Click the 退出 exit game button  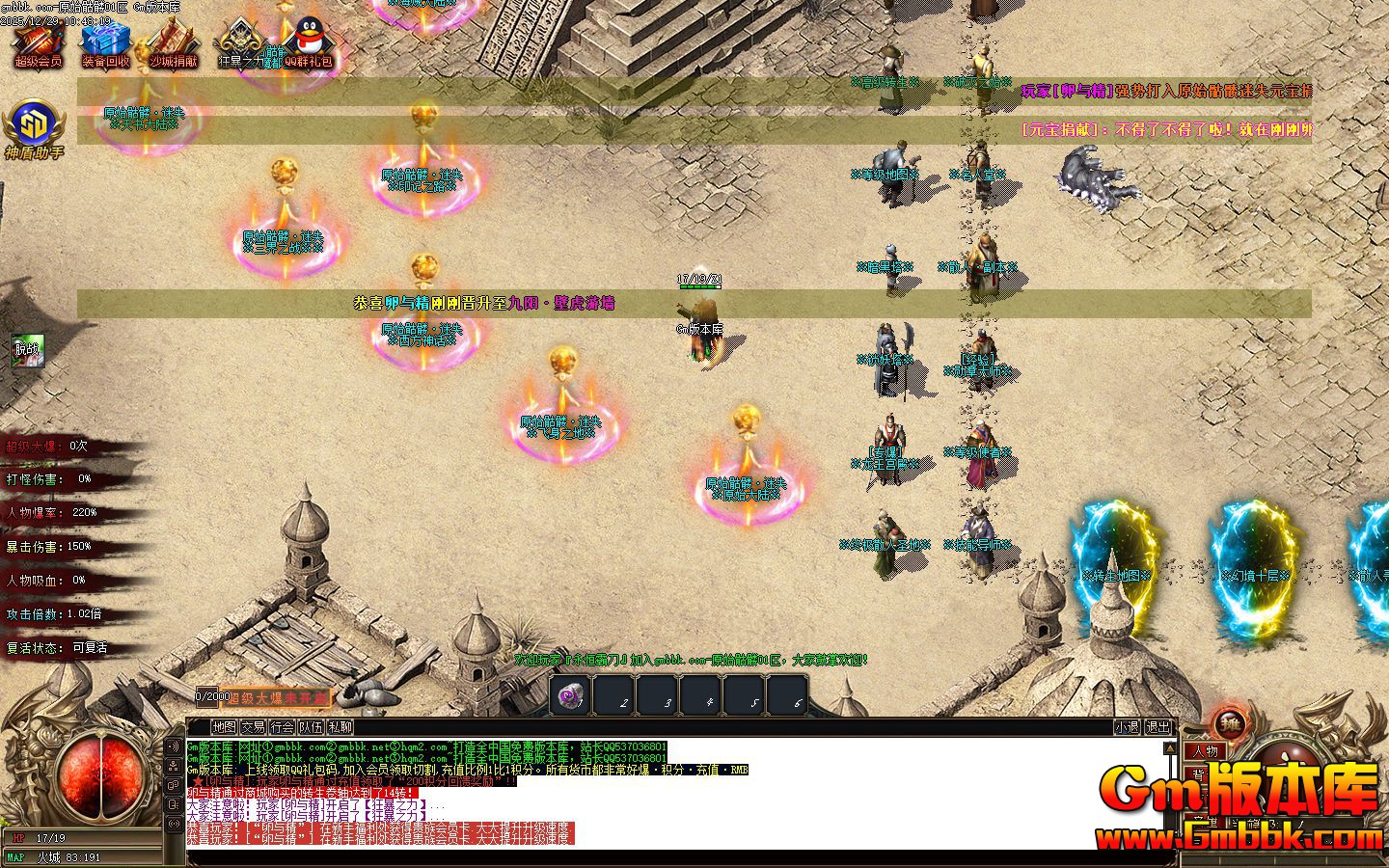1157,727
